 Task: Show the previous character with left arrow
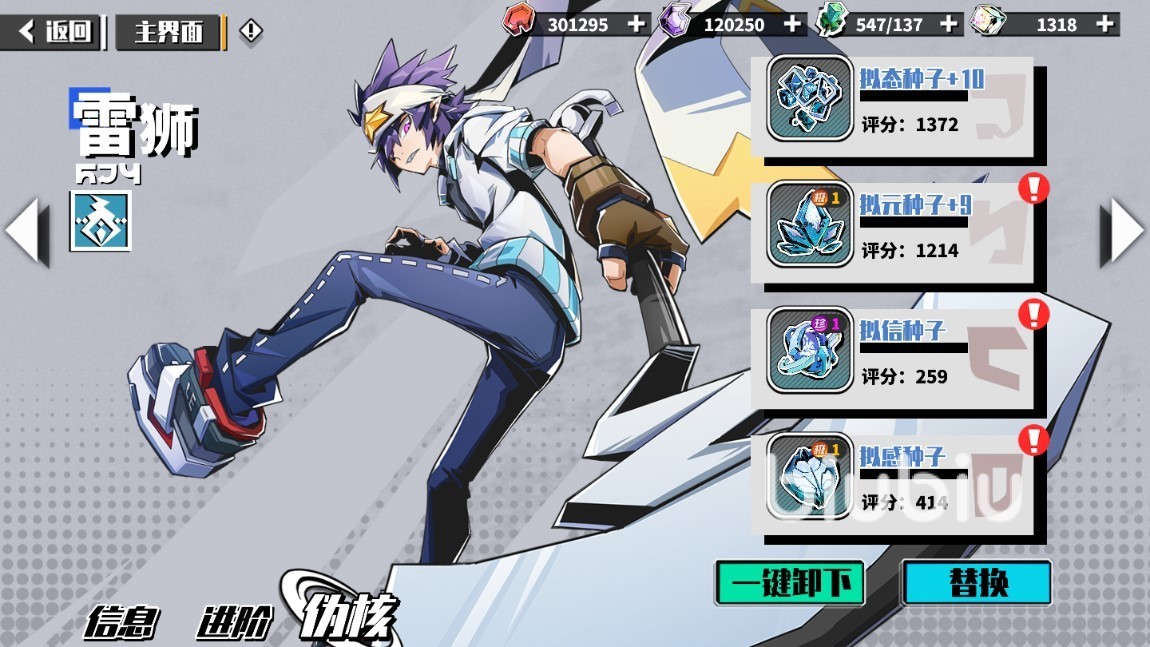(26, 232)
